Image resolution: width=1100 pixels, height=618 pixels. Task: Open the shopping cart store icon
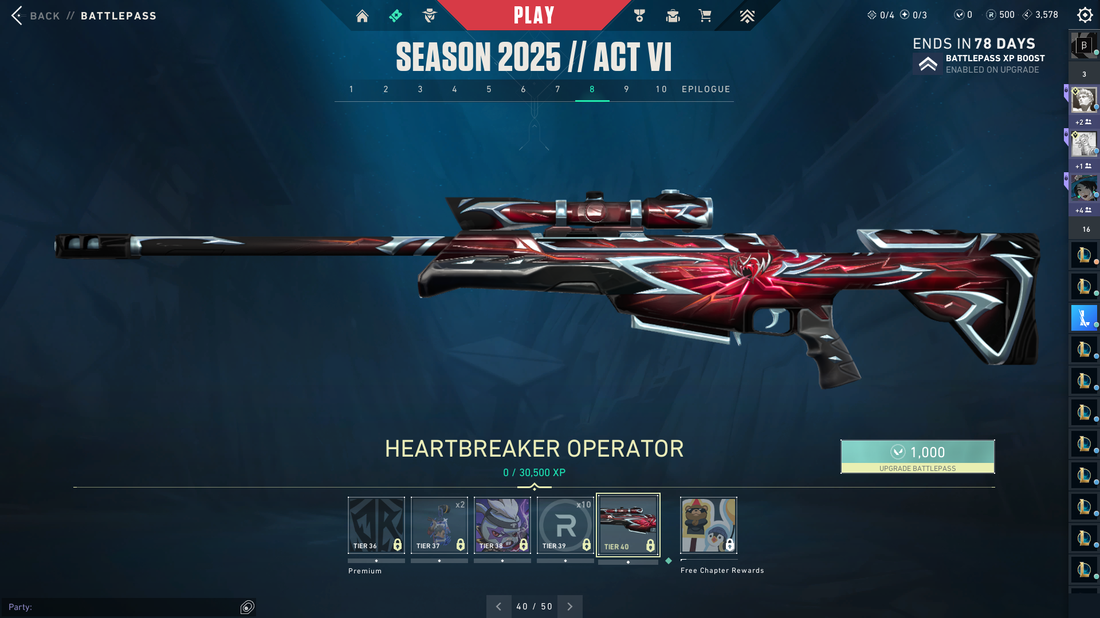705,16
